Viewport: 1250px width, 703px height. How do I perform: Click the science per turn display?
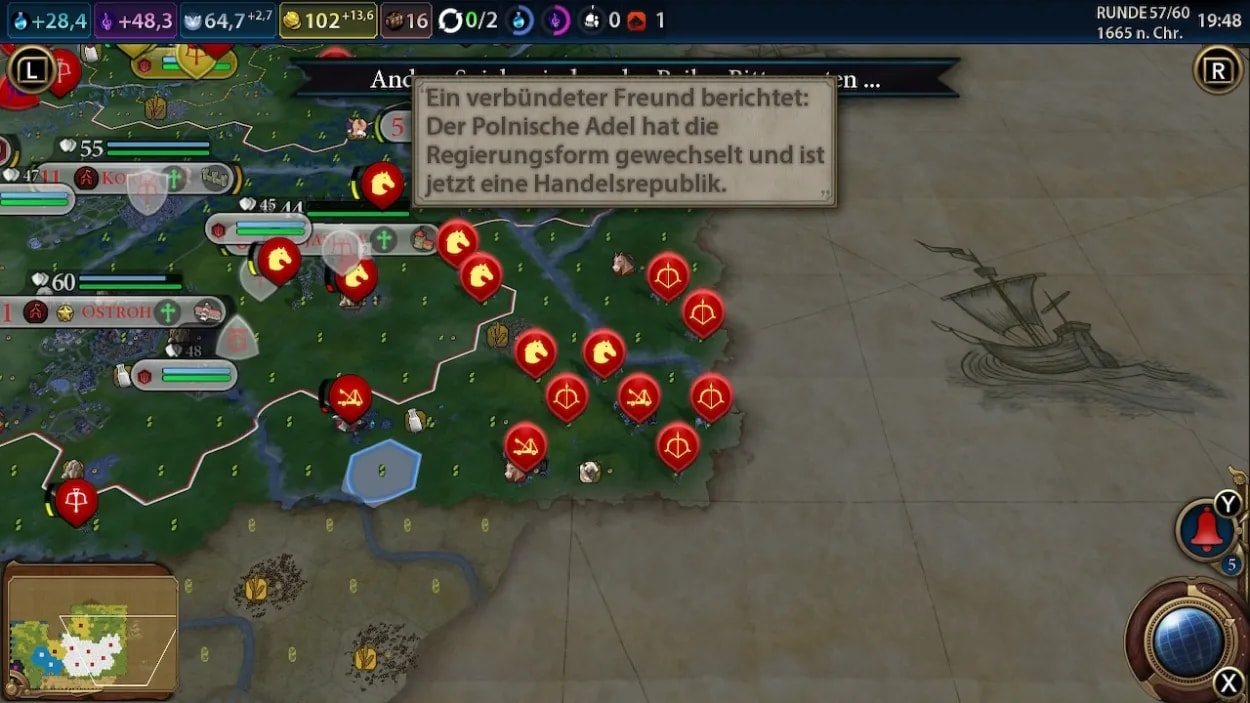click(48, 20)
